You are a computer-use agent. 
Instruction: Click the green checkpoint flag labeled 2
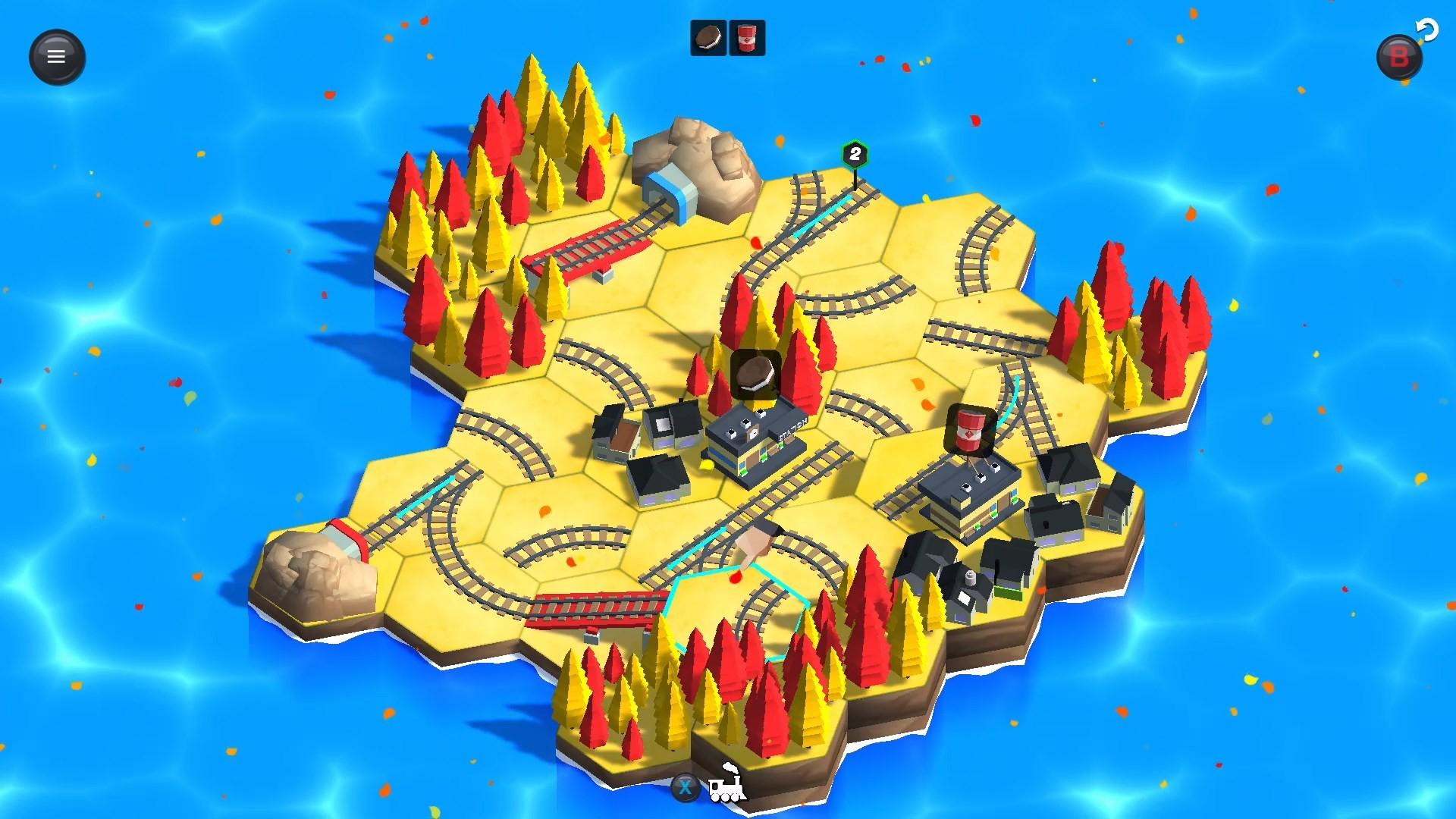[855, 154]
